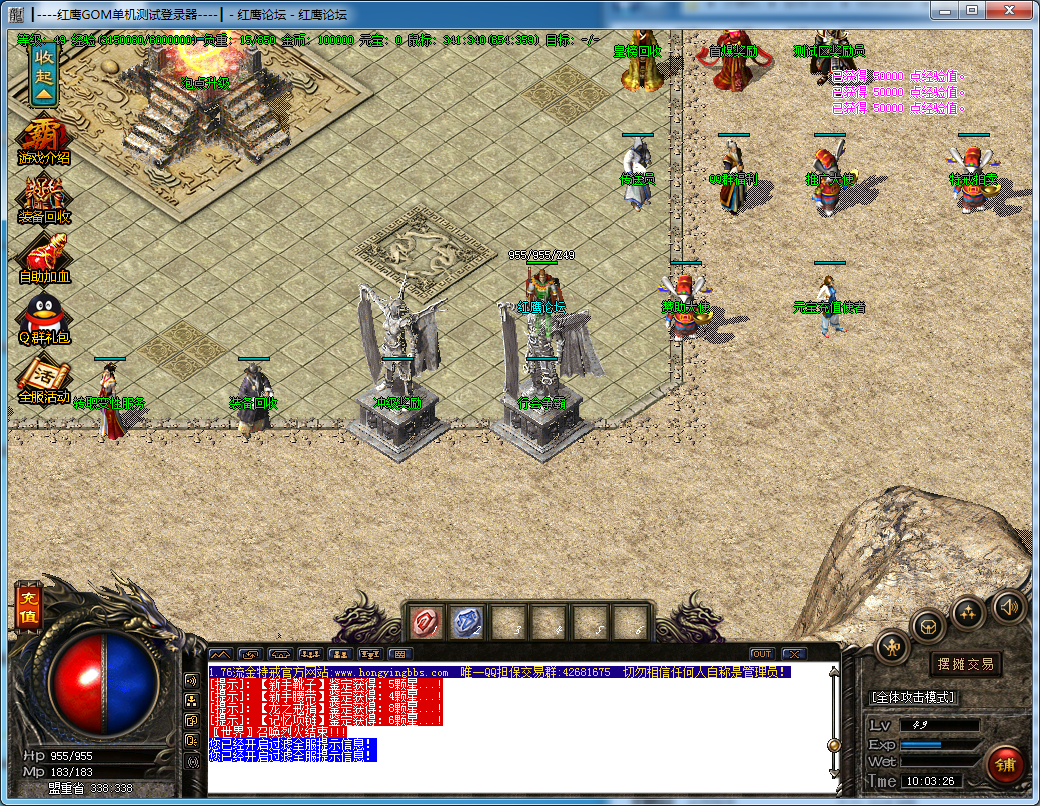Toggle the sound speaker icon

tap(1007, 606)
